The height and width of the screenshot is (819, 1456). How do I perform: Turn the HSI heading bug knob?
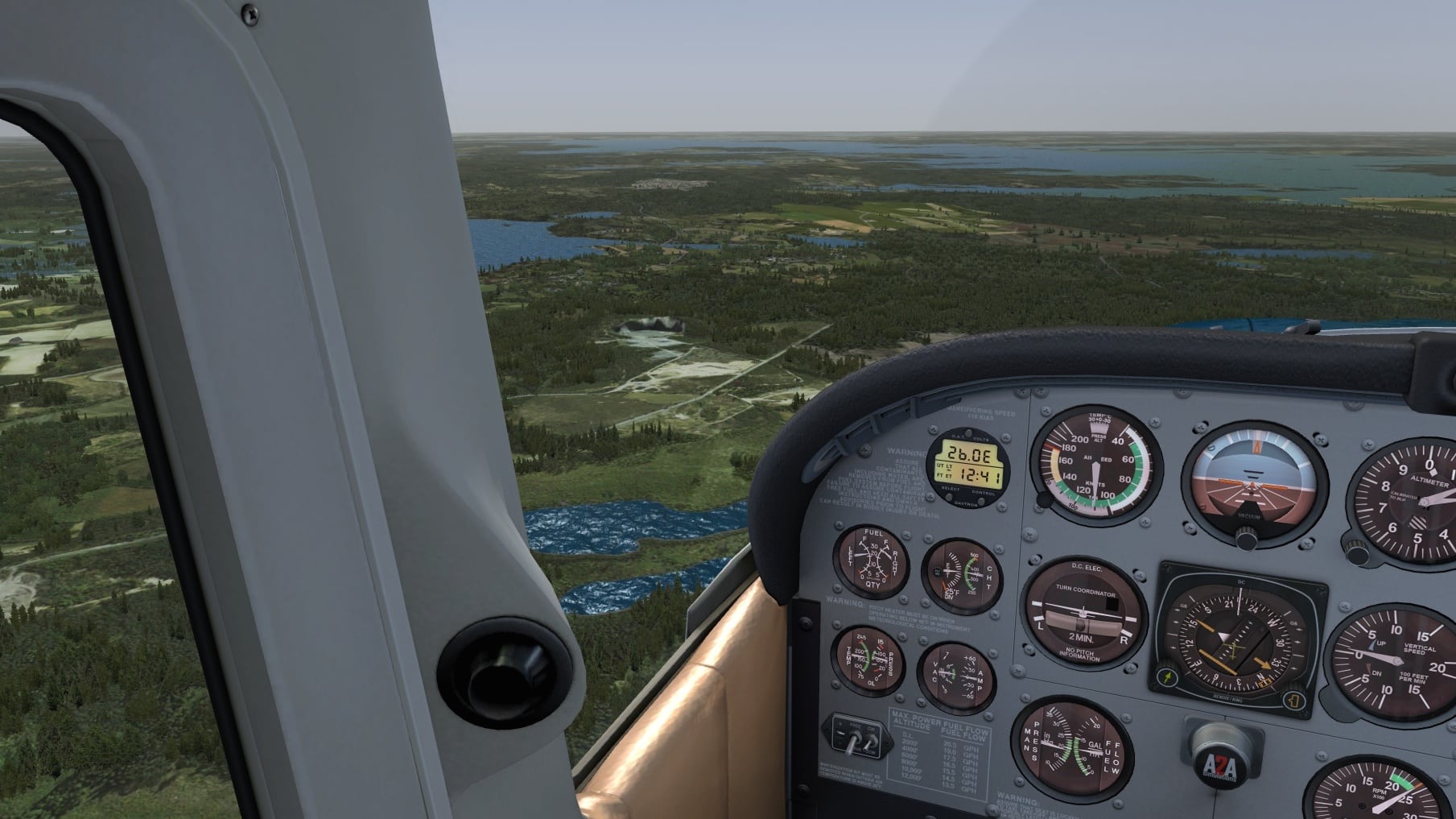click(1293, 699)
